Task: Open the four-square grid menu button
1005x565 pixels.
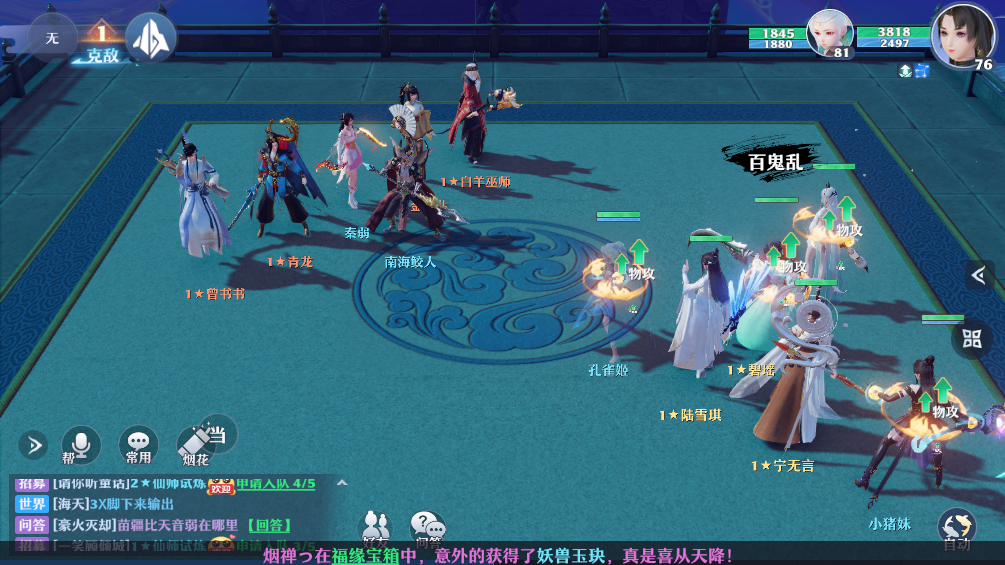Action: [972, 338]
